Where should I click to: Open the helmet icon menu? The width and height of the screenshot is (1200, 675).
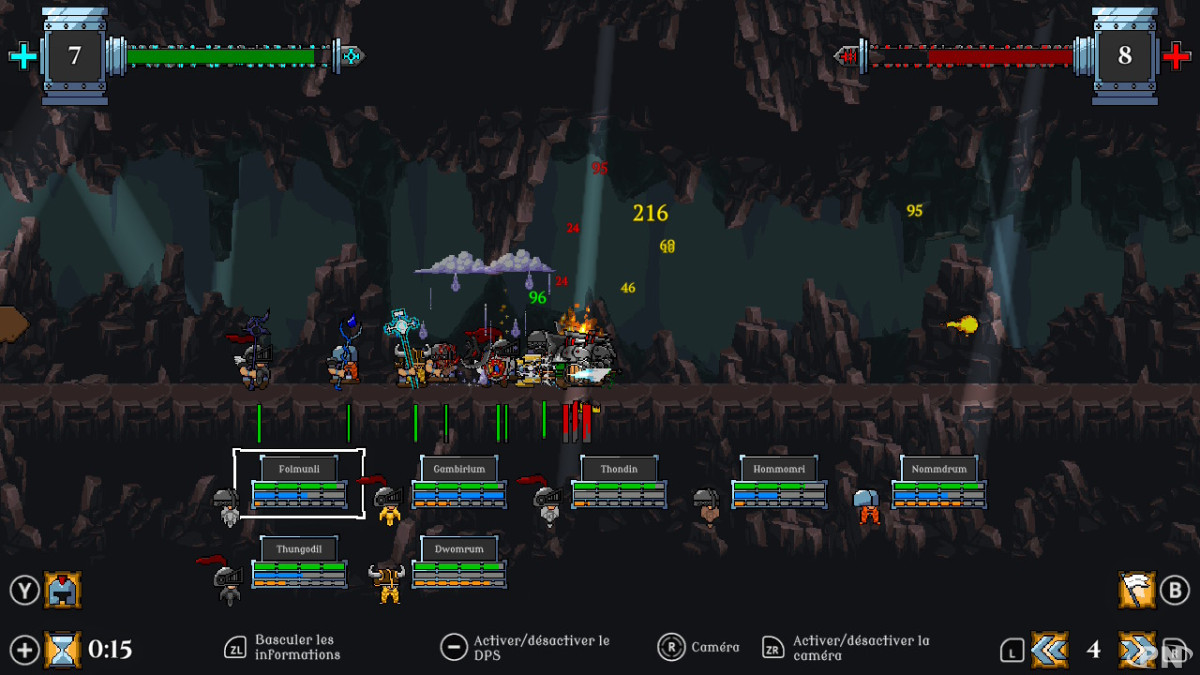tap(62, 590)
